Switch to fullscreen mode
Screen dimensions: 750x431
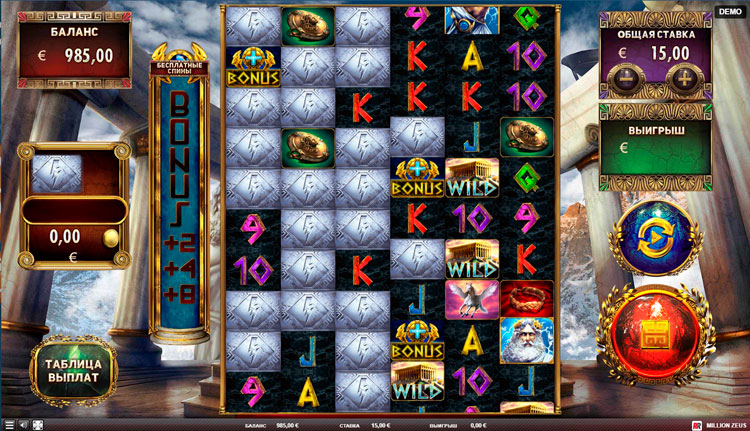38,425
